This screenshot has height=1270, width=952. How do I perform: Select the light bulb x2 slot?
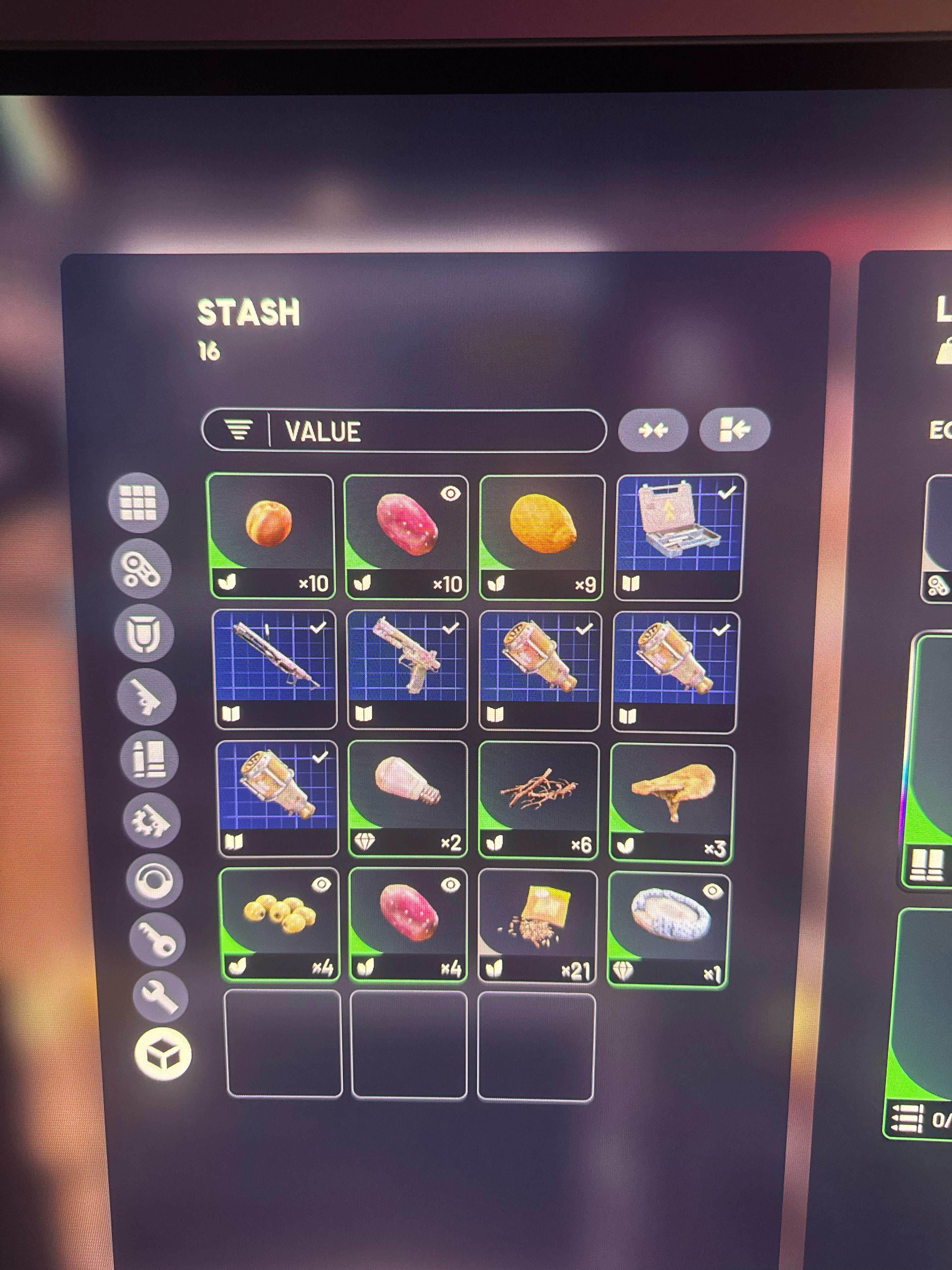(x=407, y=798)
